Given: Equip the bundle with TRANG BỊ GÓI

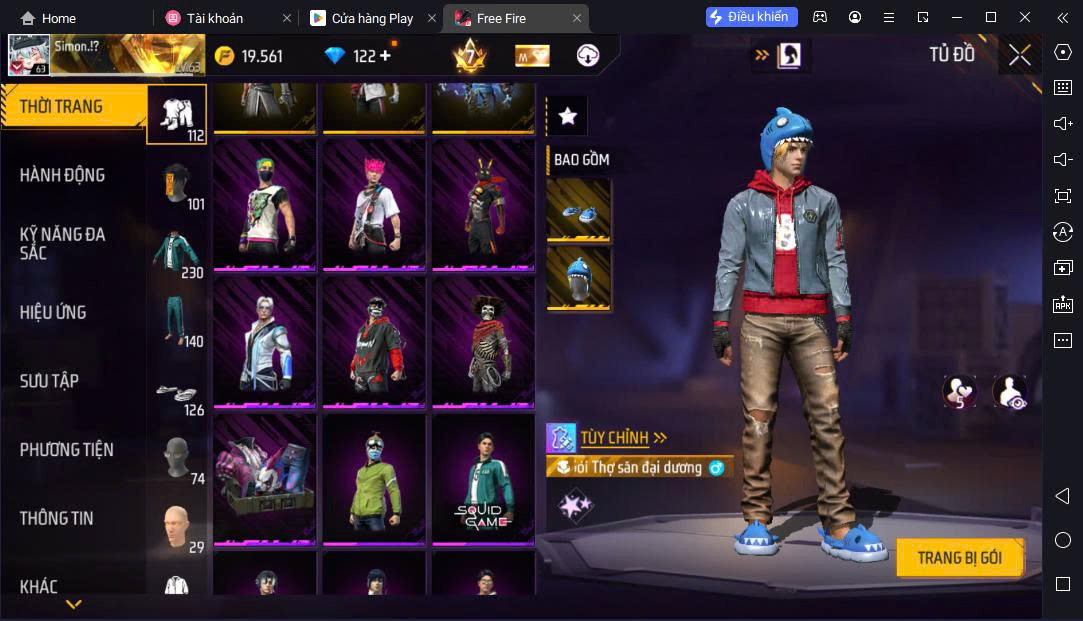Looking at the screenshot, I should tap(959, 558).
